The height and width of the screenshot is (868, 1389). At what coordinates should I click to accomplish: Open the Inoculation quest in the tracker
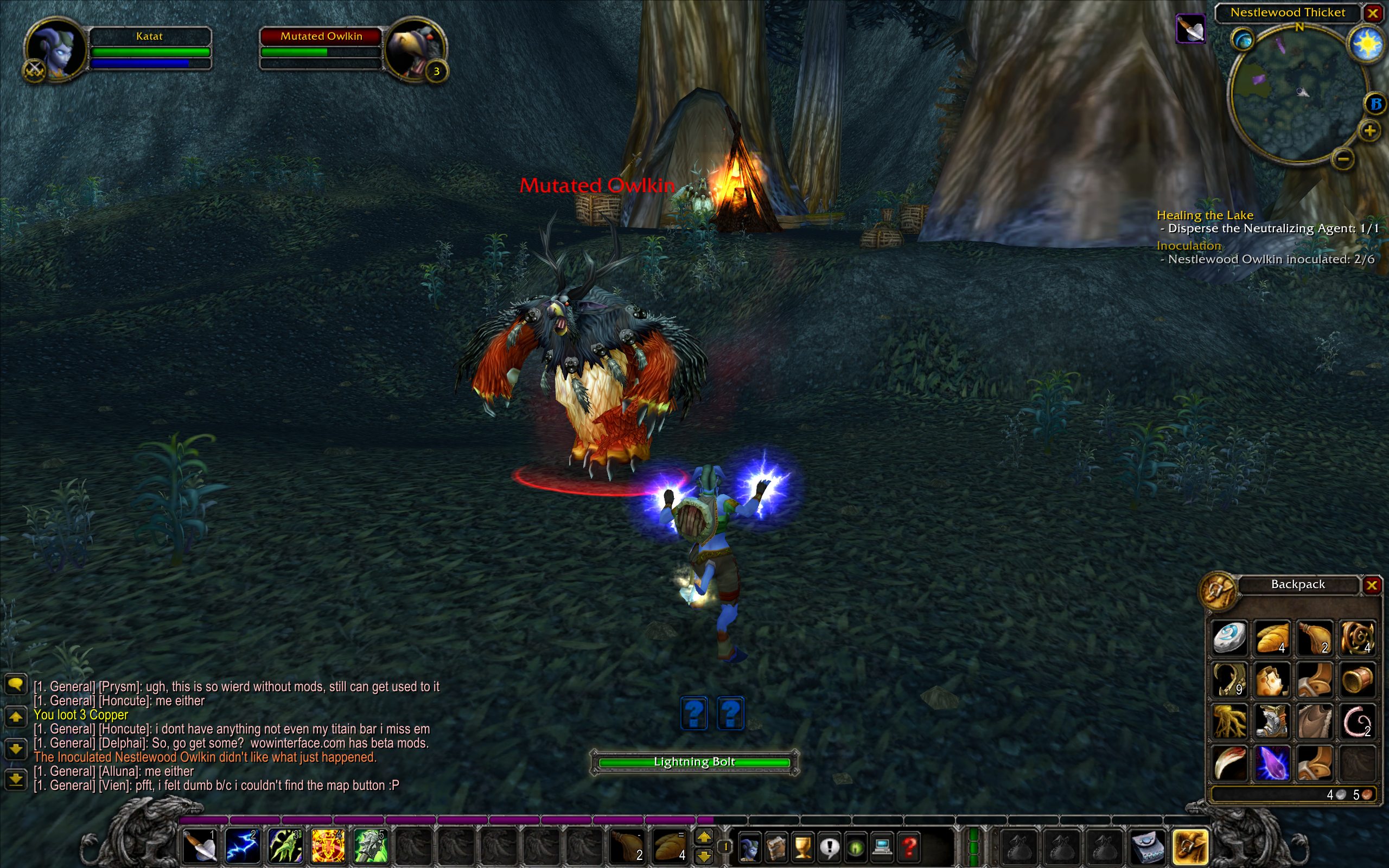point(1189,246)
